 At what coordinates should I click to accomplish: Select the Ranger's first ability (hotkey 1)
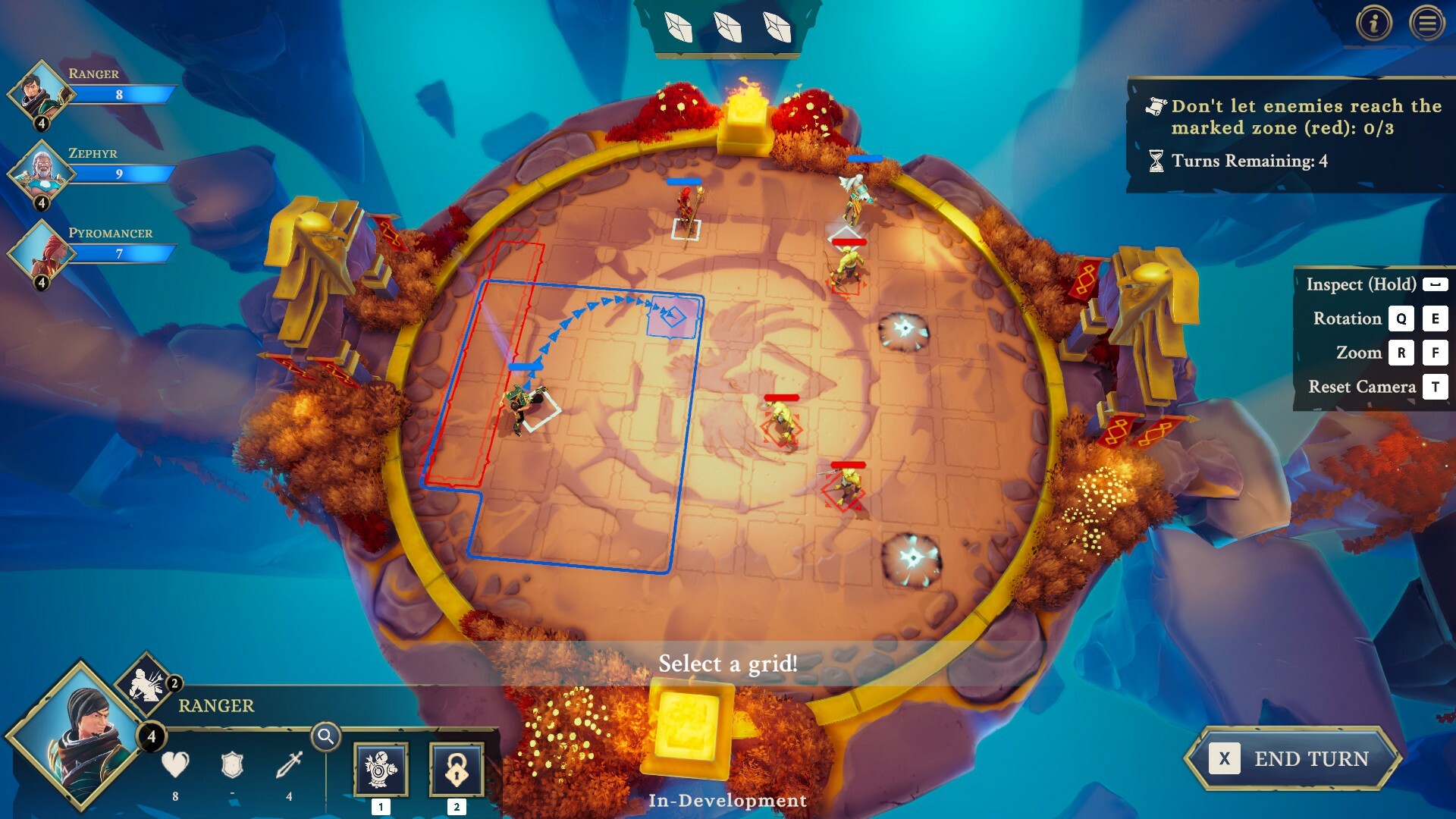tap(381, 768)
